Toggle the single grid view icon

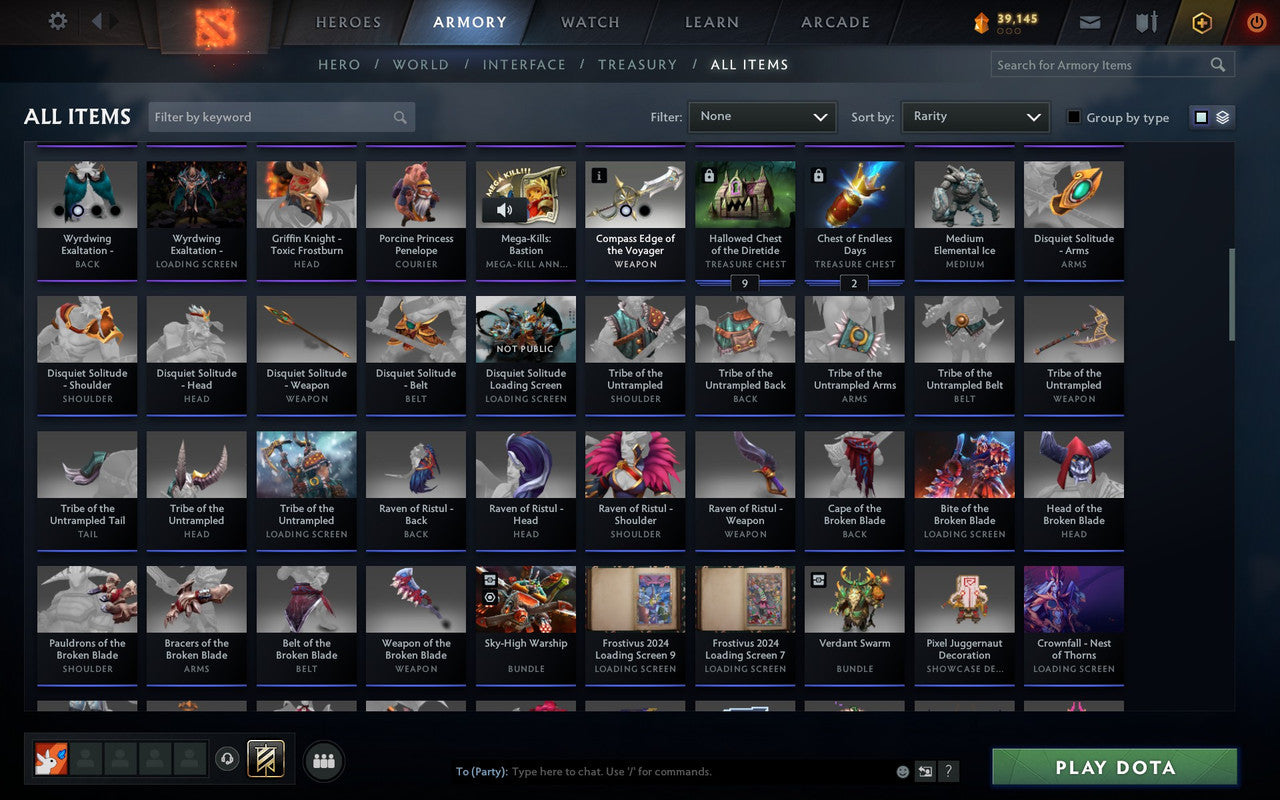(x=1199, y=116)
